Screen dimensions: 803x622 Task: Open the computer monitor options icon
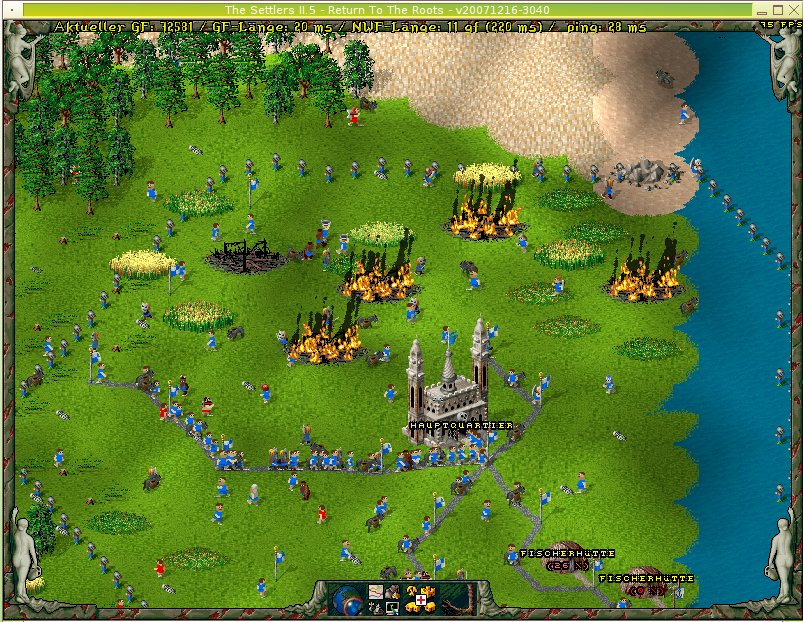tap(392, 609)
